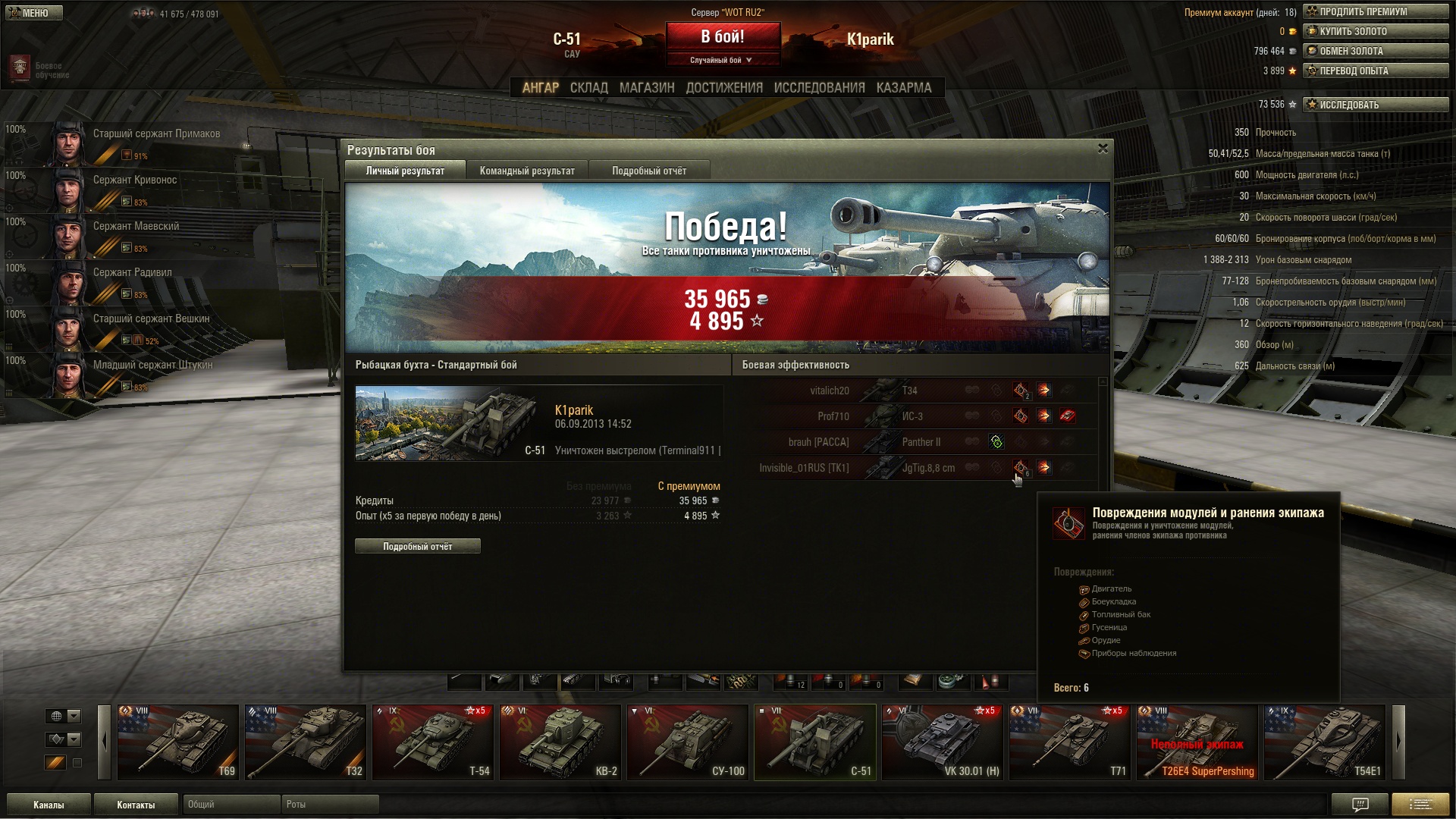Viewport: 1456px width, 819px height.
Task: Select the КВ-2 tank in the carousel
Action: pyautogui.click(x=560, y=742)
